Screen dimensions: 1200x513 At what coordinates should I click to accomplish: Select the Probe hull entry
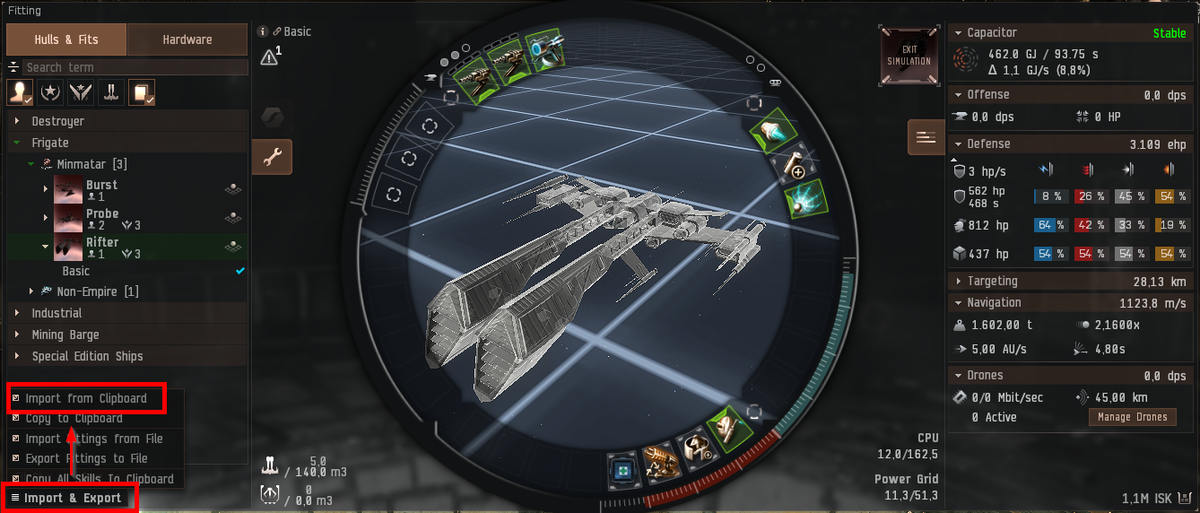click(101, 214)
